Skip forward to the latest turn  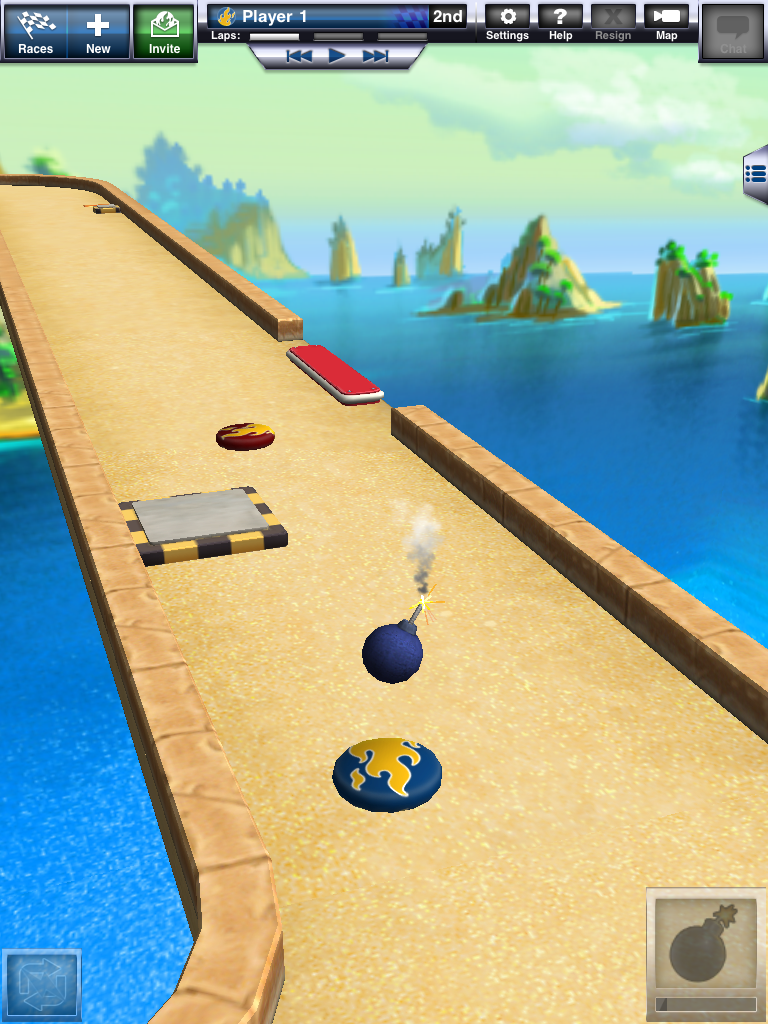click(375, 56)
